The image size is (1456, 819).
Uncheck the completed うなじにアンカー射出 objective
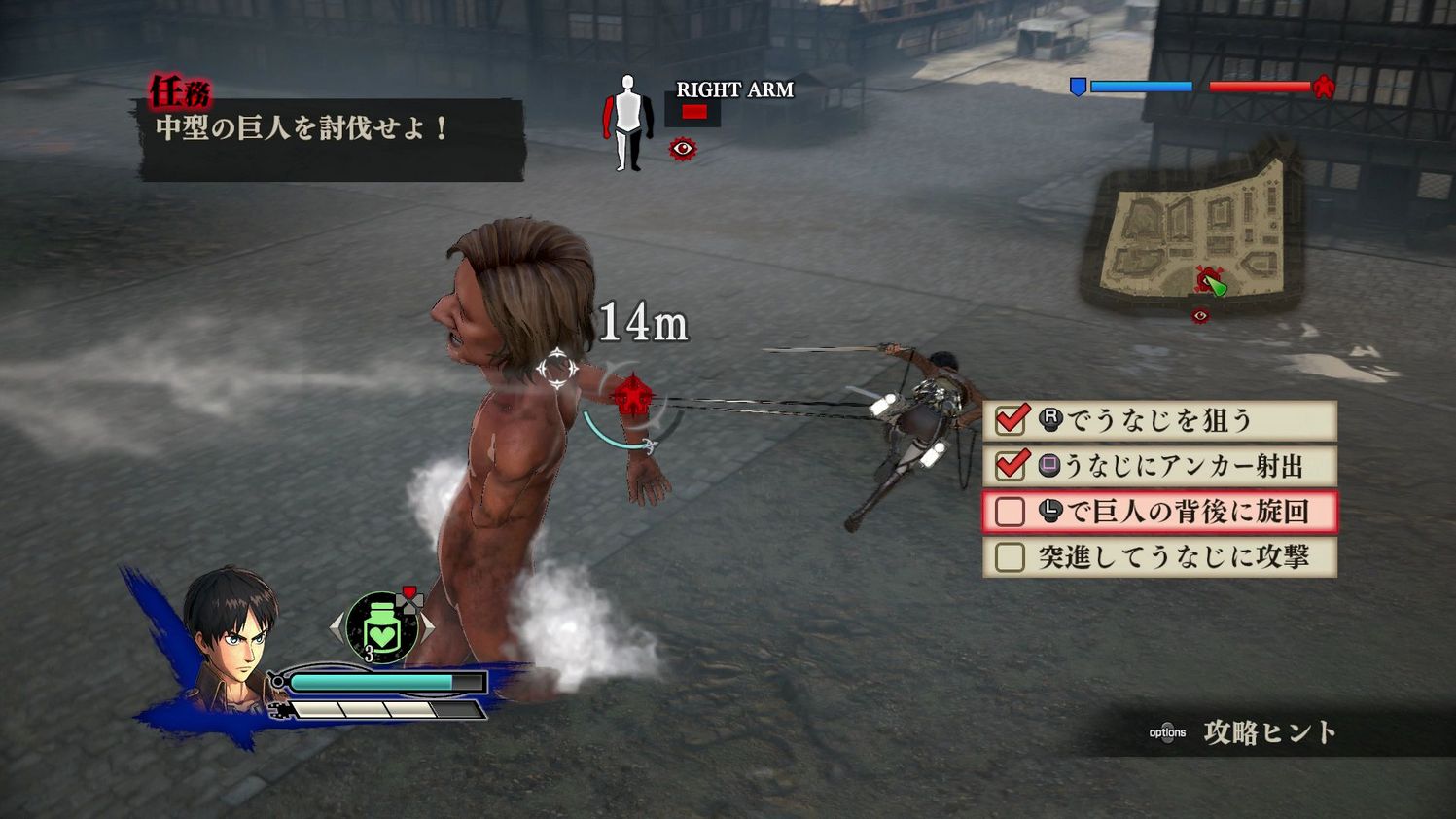1012,464
